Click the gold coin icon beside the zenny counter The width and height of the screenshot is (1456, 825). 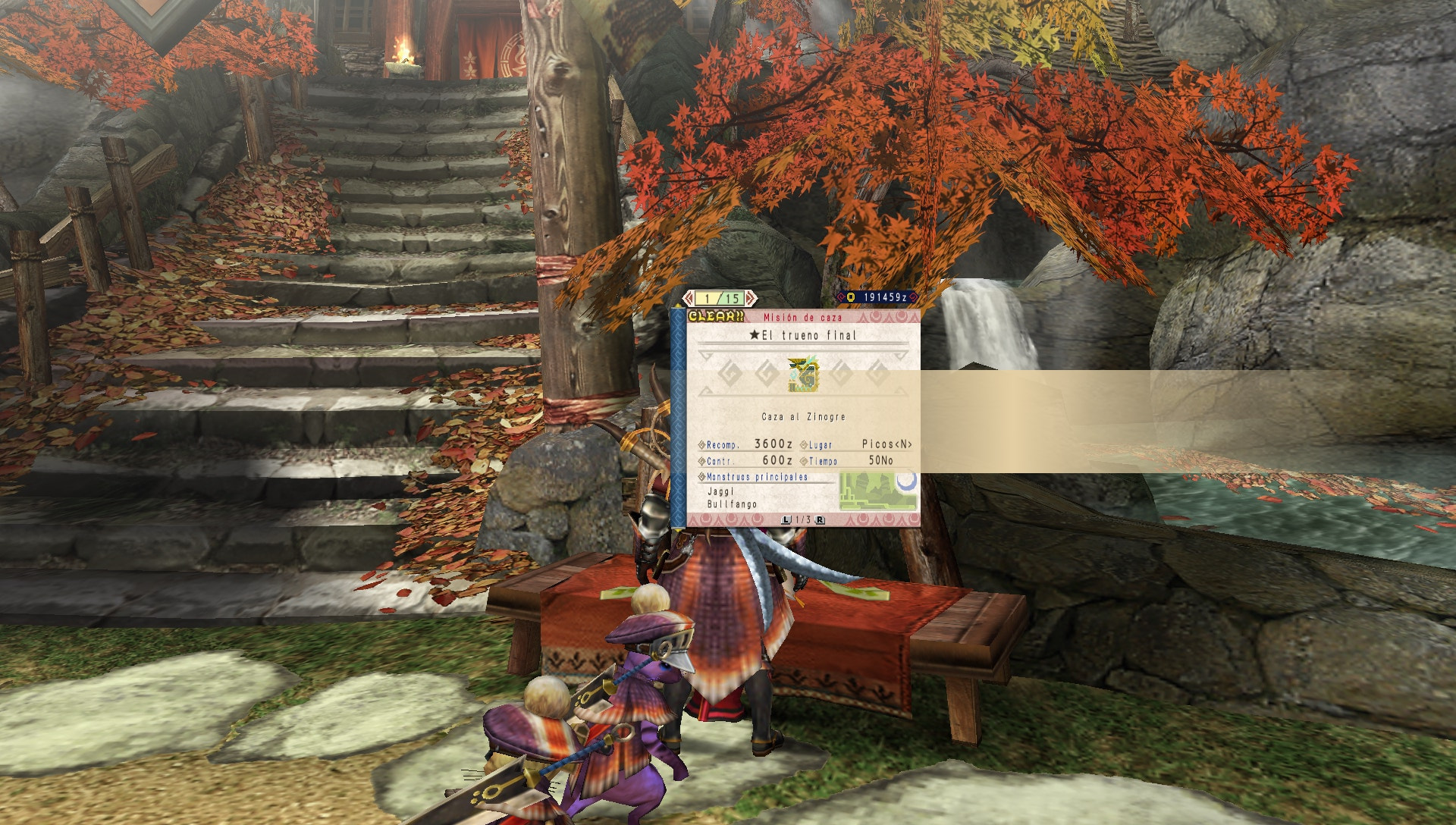pos(850,296)
